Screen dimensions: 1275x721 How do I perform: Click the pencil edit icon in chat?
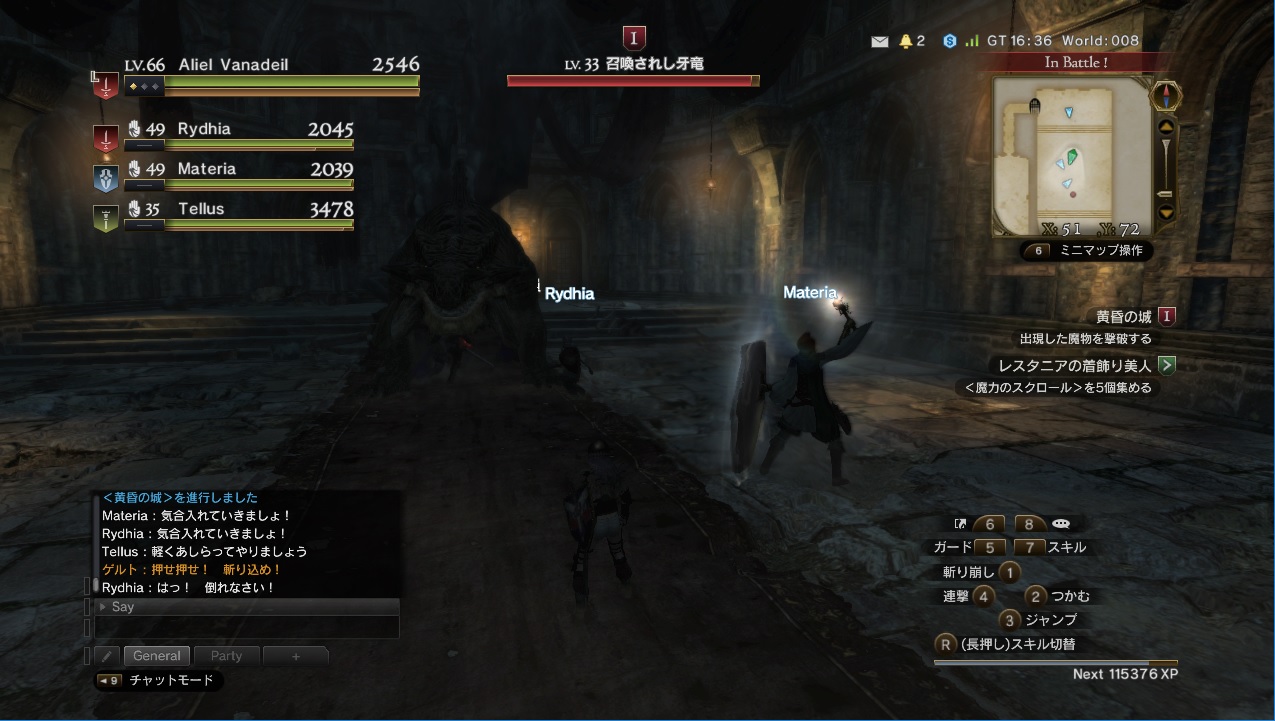pyautogui.click(x=108, y=656)
